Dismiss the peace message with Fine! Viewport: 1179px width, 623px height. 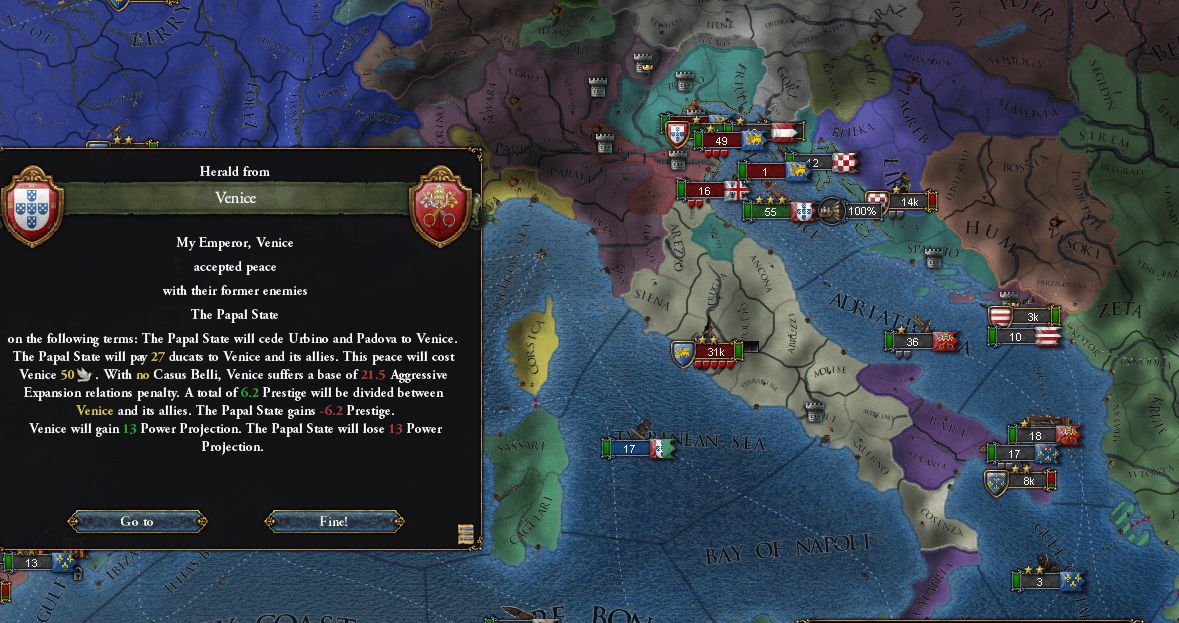click(x=334, y=521)
